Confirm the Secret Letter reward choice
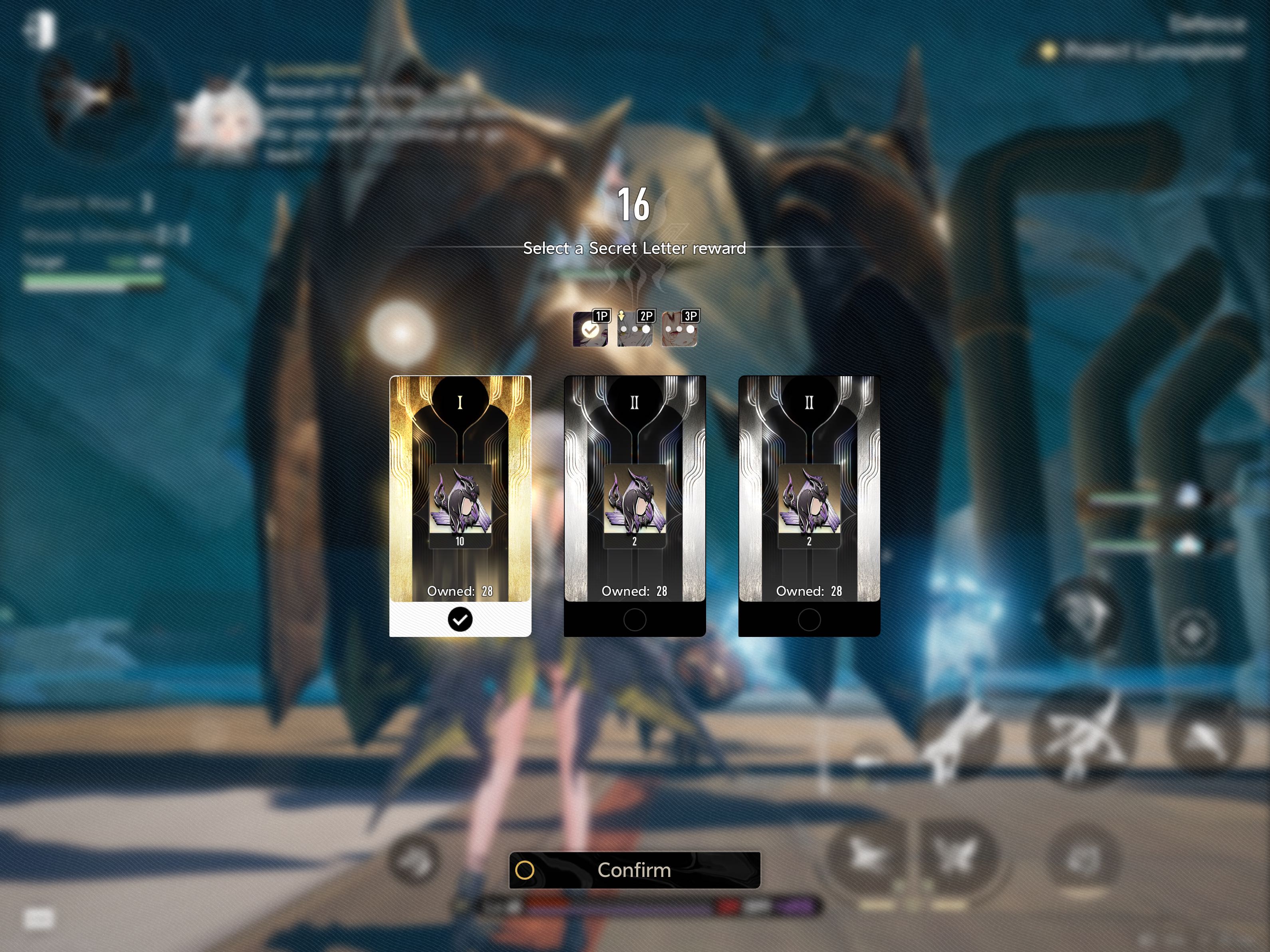The height and width of the screenshot is (952, 1270). [x=635, y=870]
